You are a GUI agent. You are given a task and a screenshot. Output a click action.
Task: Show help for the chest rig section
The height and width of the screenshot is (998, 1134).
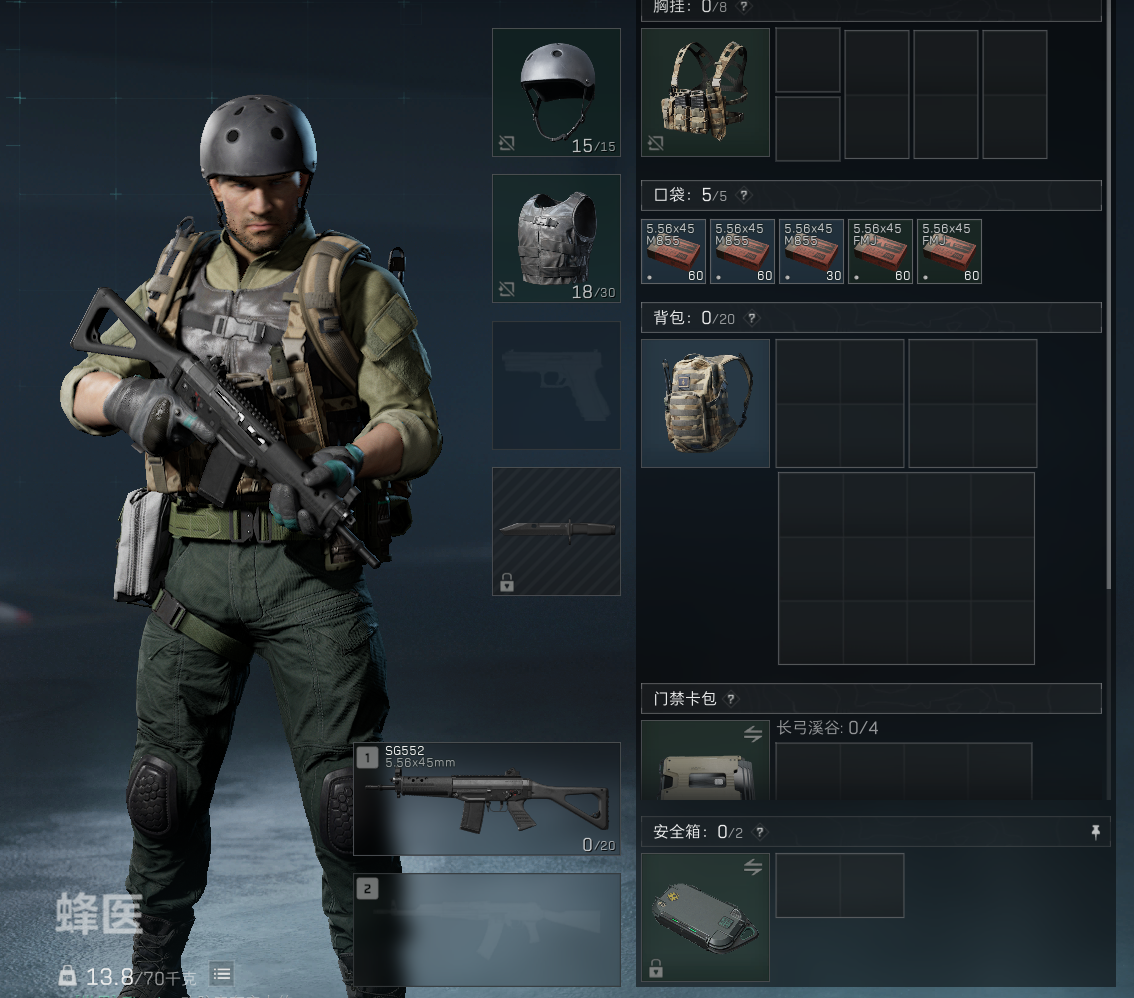coord(744,7)
